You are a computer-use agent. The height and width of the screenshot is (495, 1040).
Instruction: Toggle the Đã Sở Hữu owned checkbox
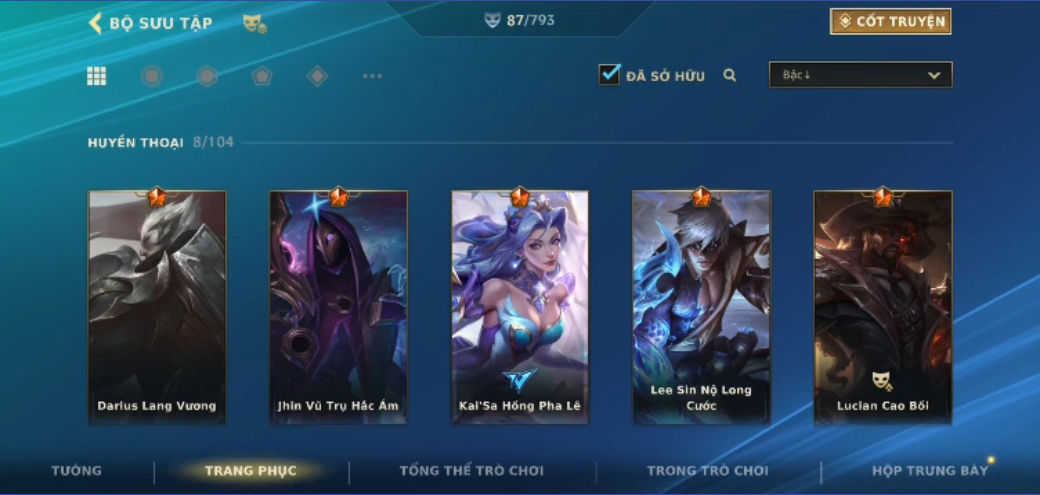[x=610, y=74]
